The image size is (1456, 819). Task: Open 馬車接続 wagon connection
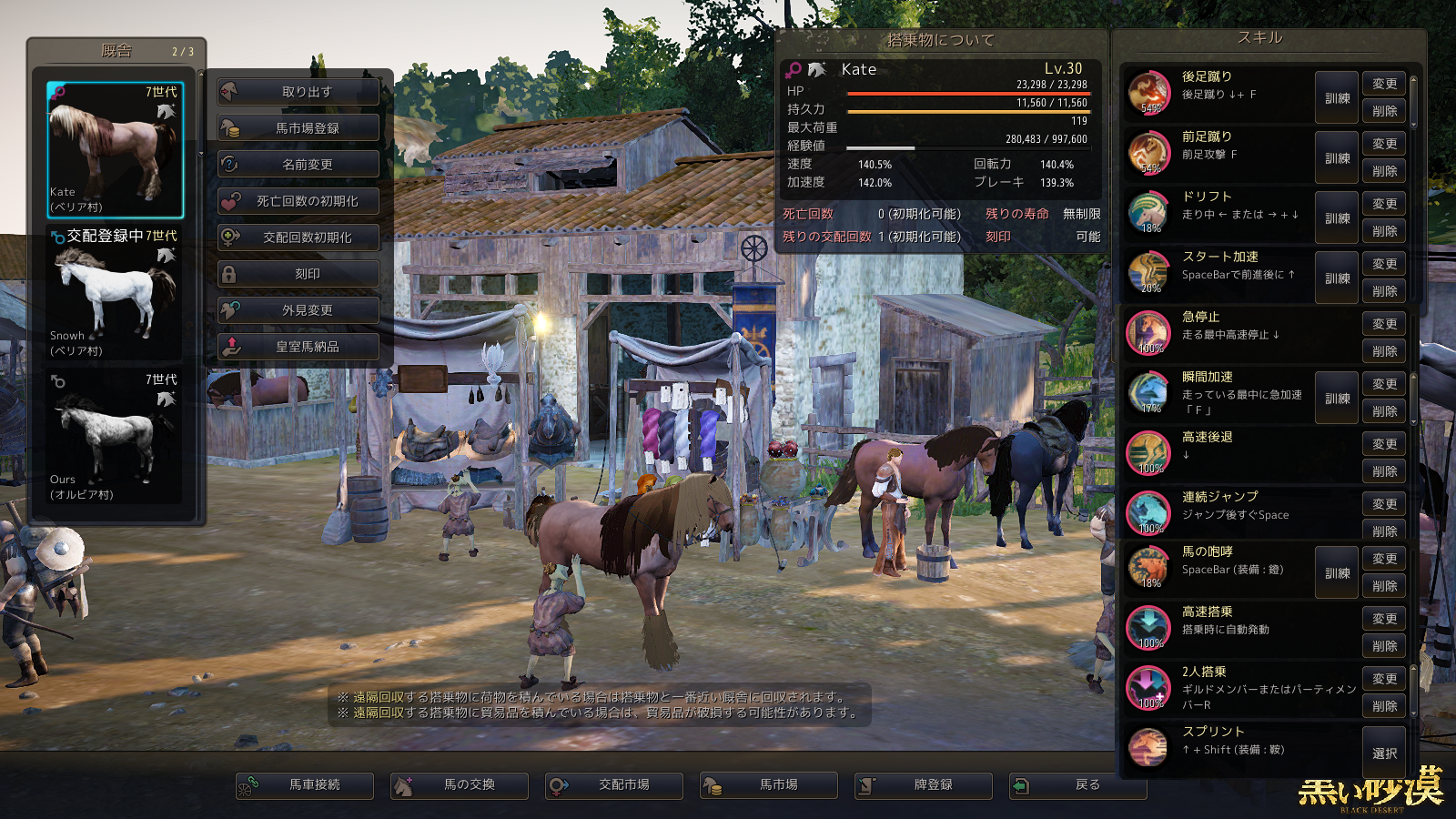tap(305, 784)
